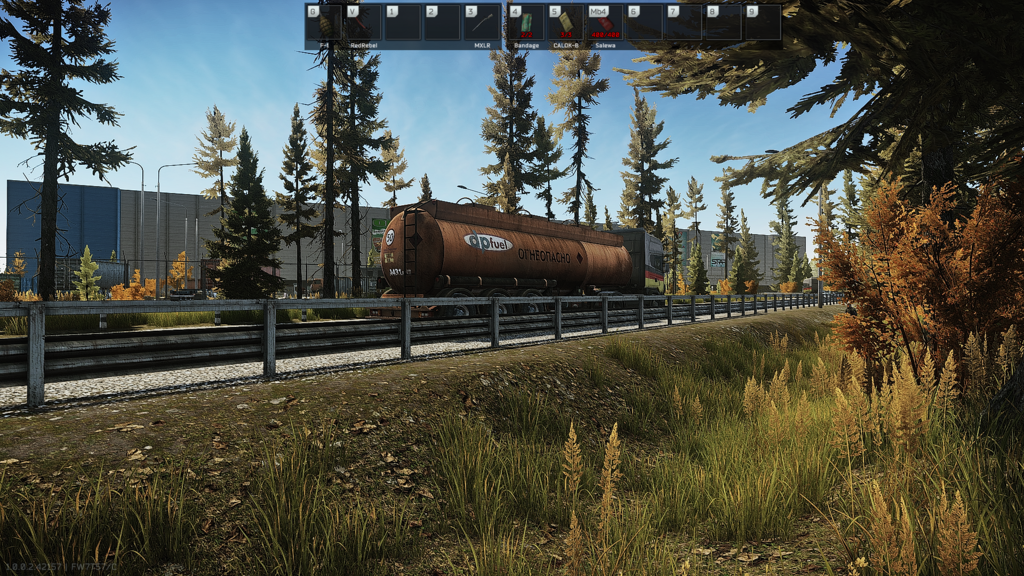1024x576 pixels.
Task: Equip the RedRebel ice pick slot
Action: (x=363, y=23)
